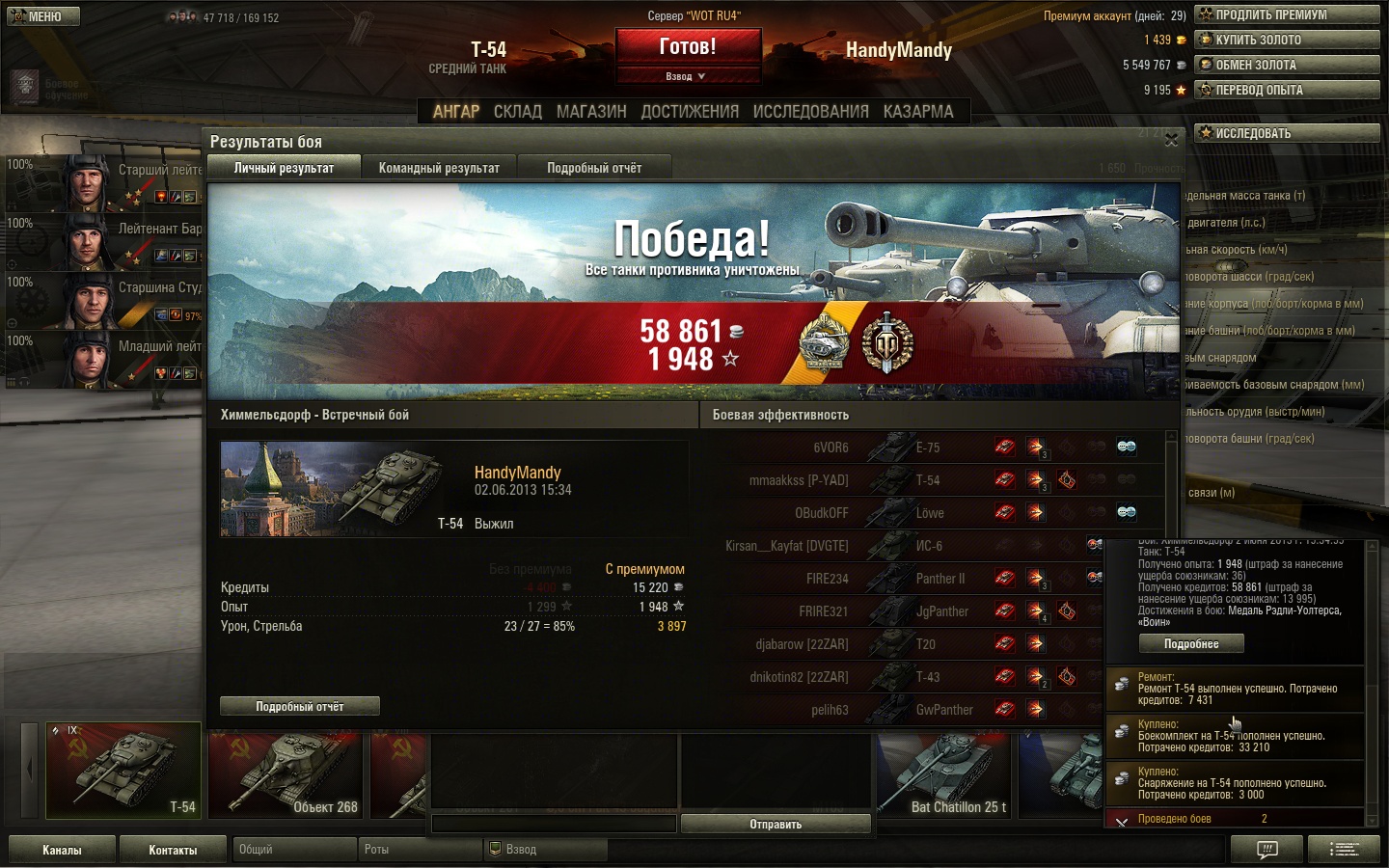Screen dimensions: 1389x868
Task: Select the Командный результат tab
Action: [439, 168]
